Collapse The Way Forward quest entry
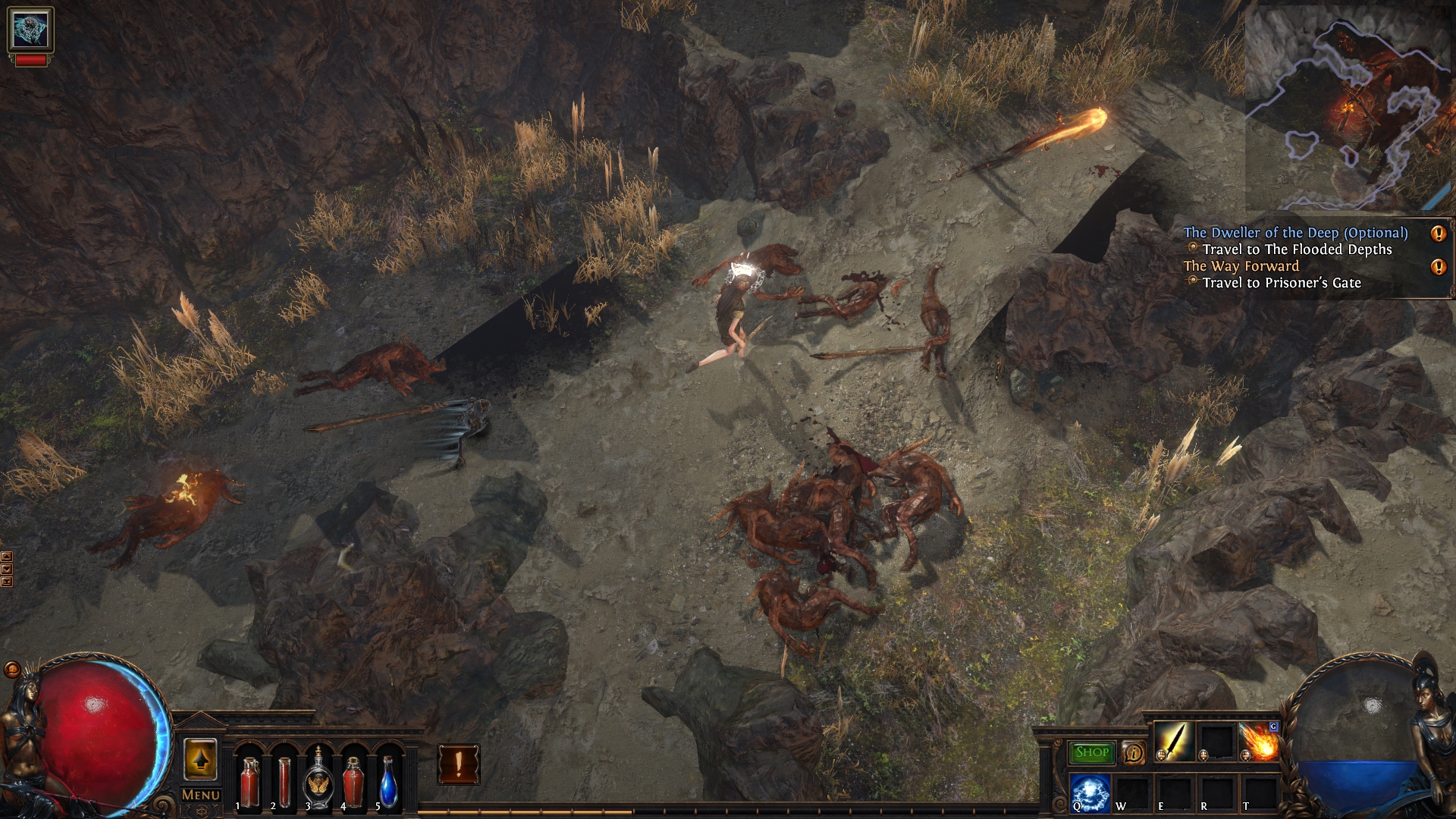 tap(1241, 266)
